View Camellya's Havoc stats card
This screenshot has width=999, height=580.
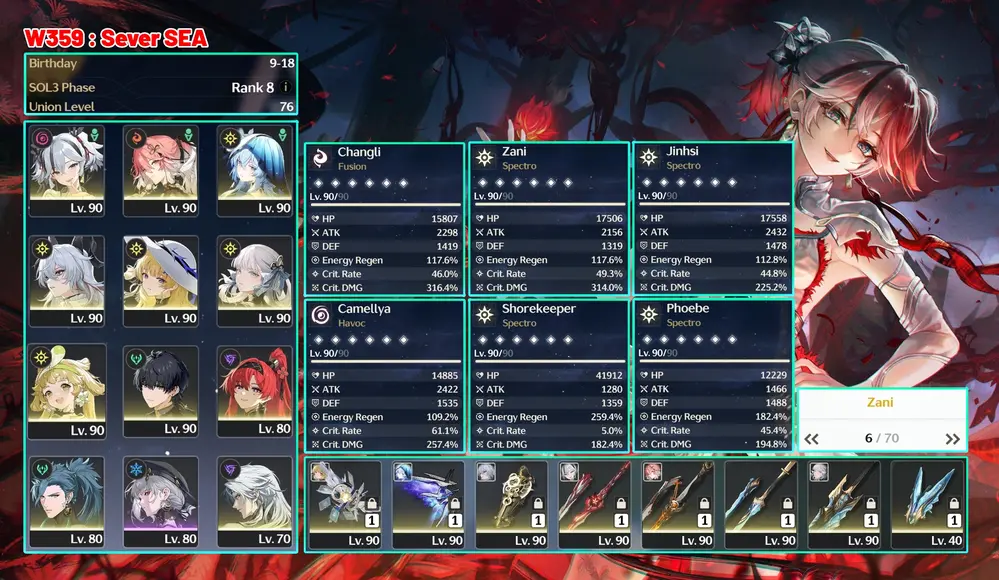click(x=384, y=376)
